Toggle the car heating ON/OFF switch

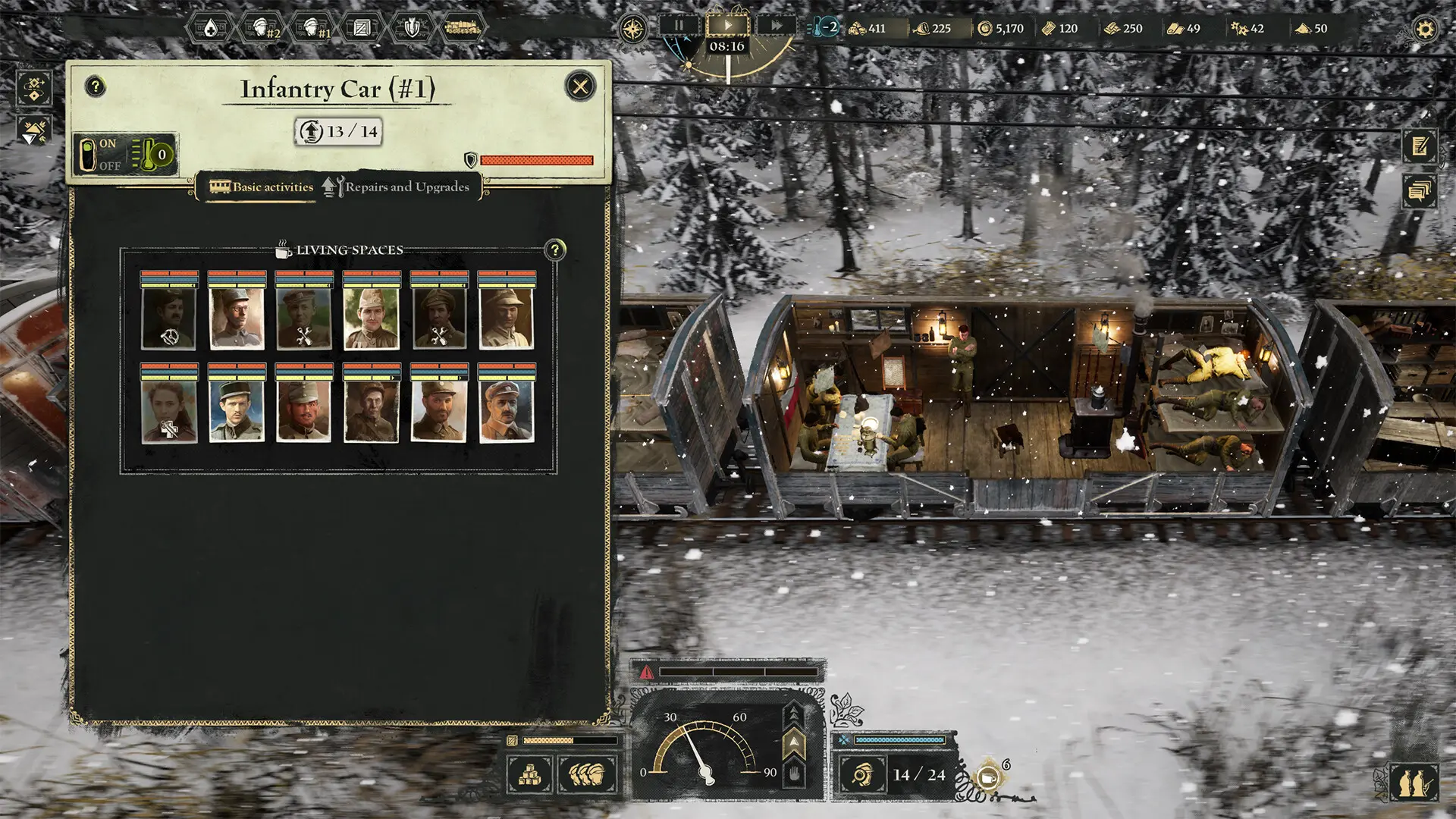[88, 155]
